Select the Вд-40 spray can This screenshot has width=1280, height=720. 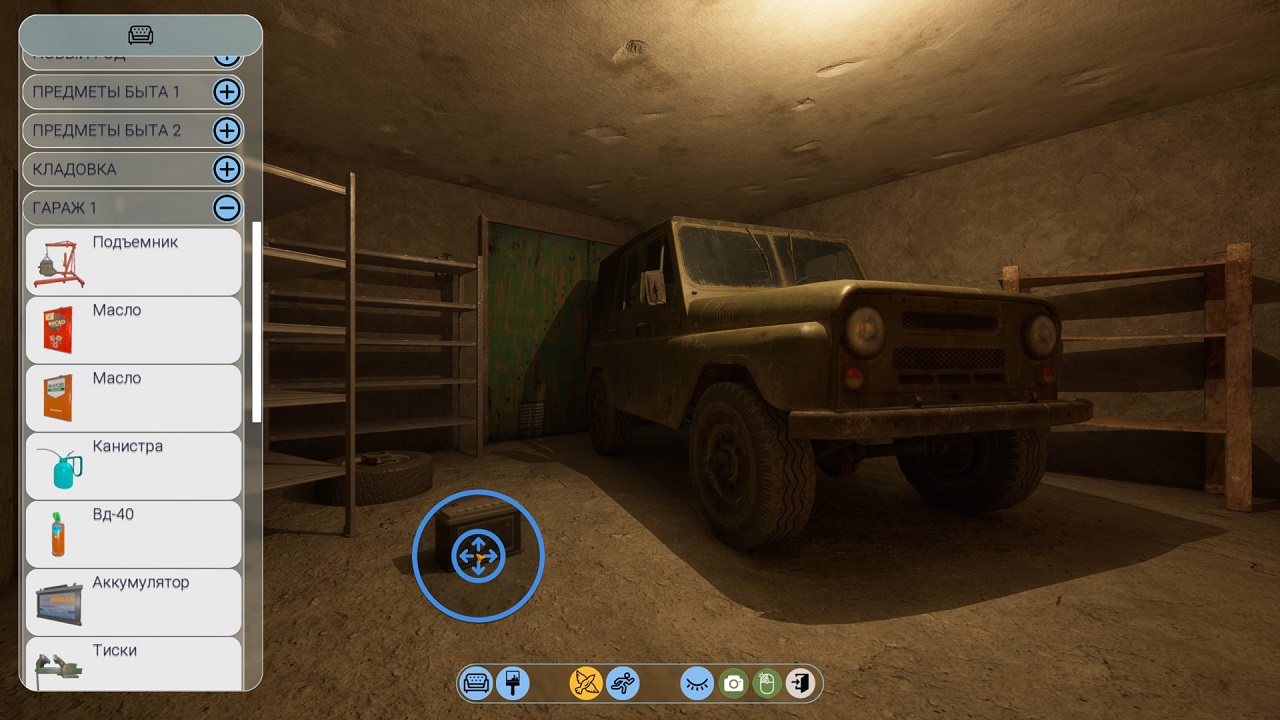click(x=133, y=534)
